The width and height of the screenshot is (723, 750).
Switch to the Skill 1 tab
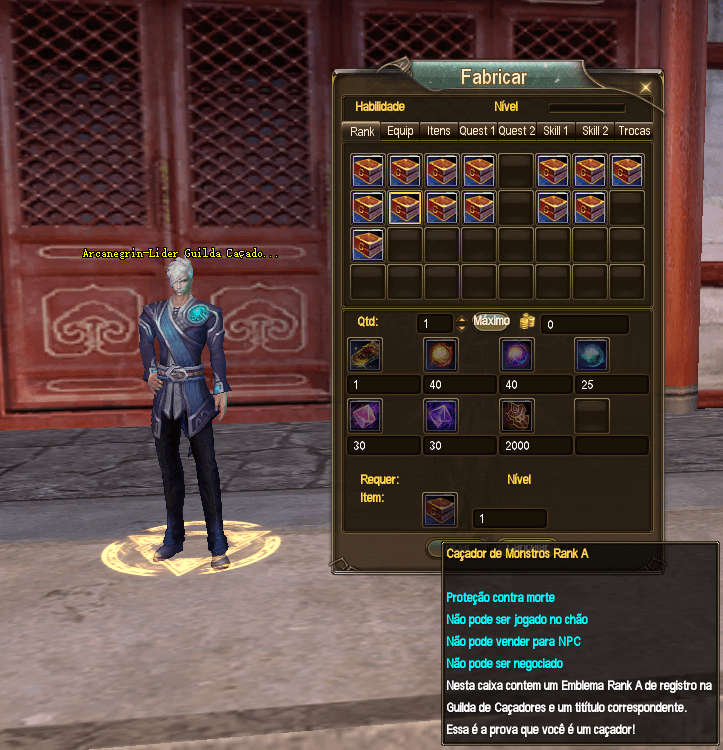(556, 131)
